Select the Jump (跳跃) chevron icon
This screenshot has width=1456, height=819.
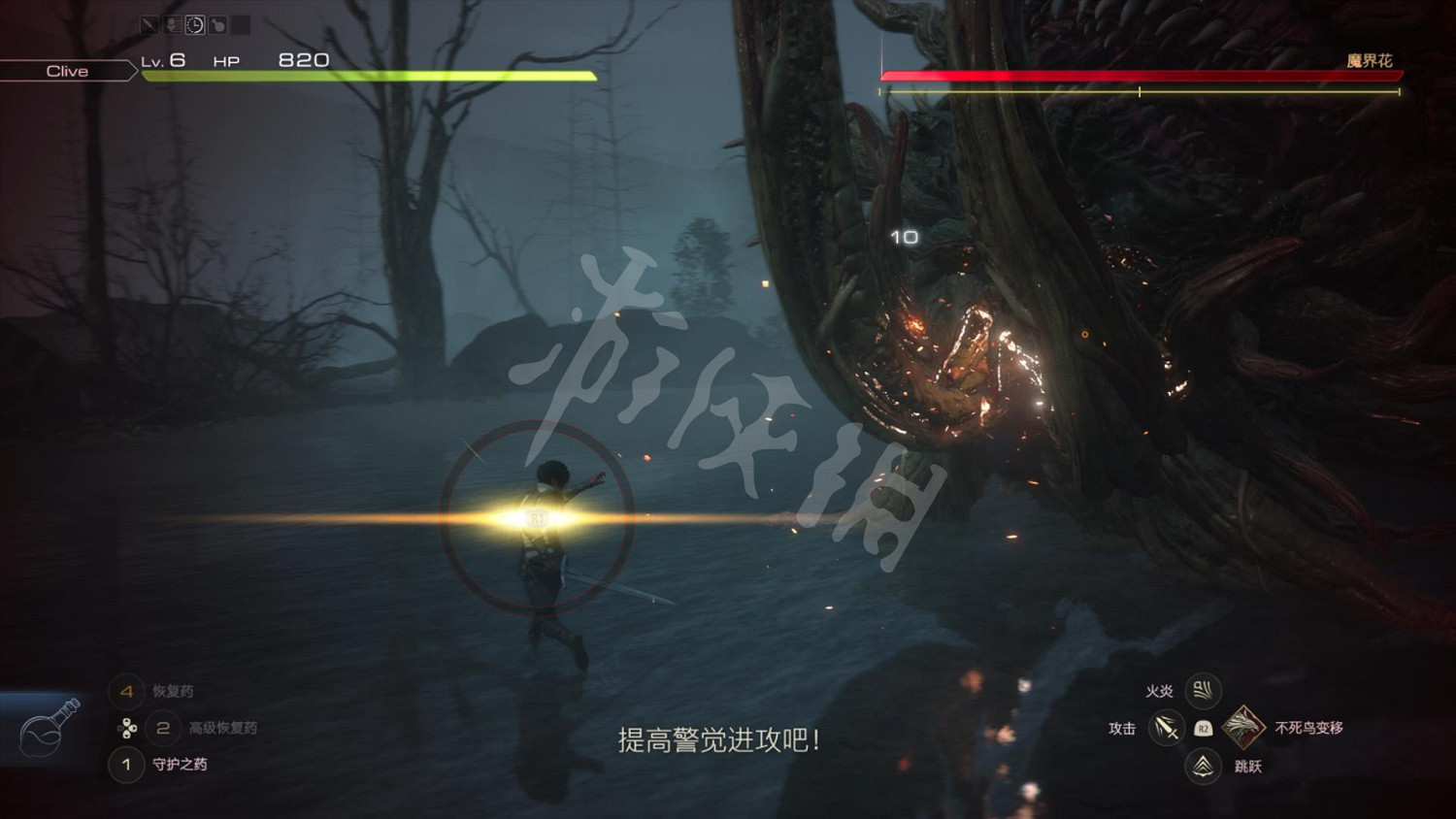[1203, 767]
